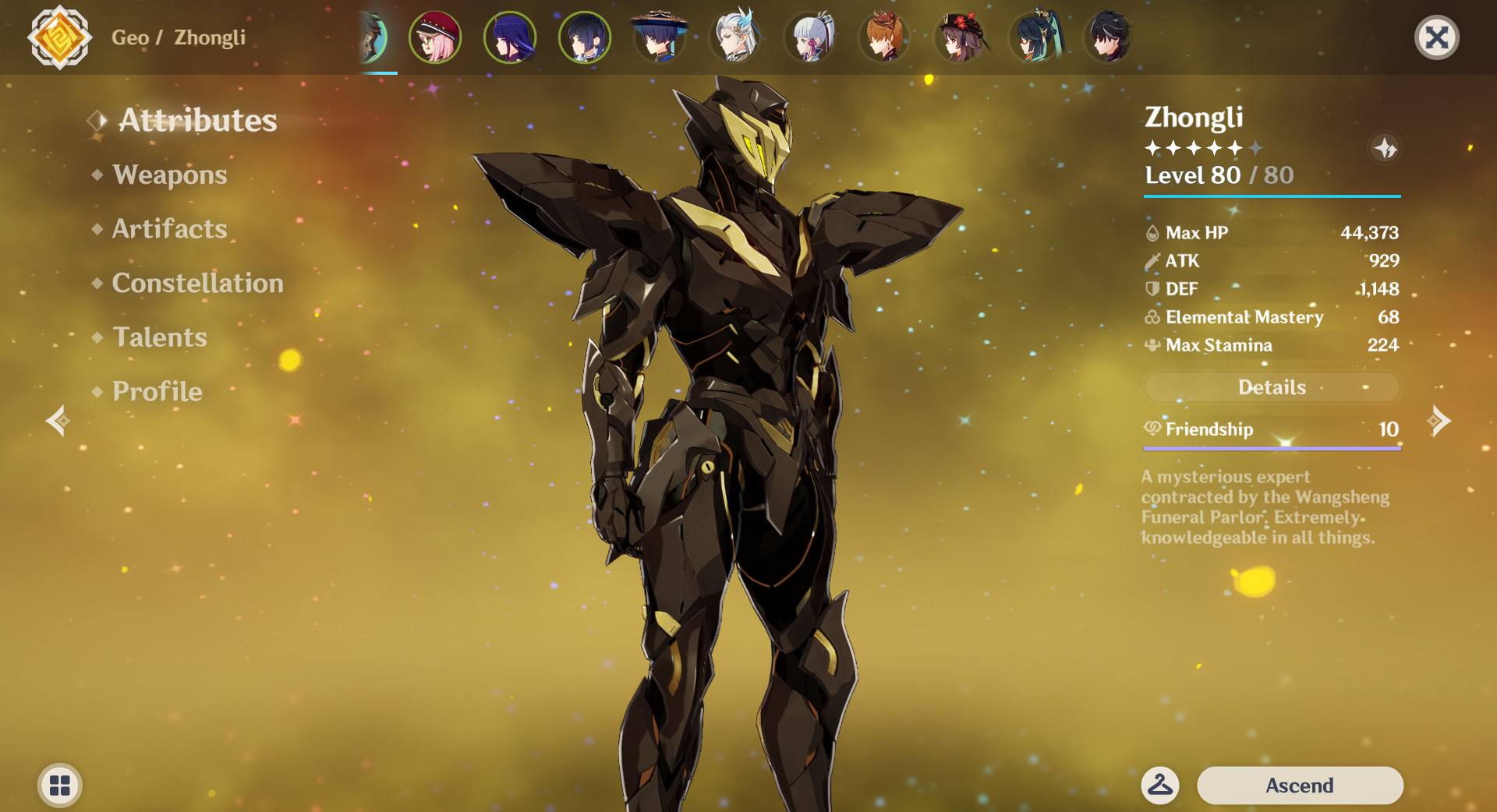Open the Talents section
This screenshot has height=812, width=1497.
coord(159,337)
